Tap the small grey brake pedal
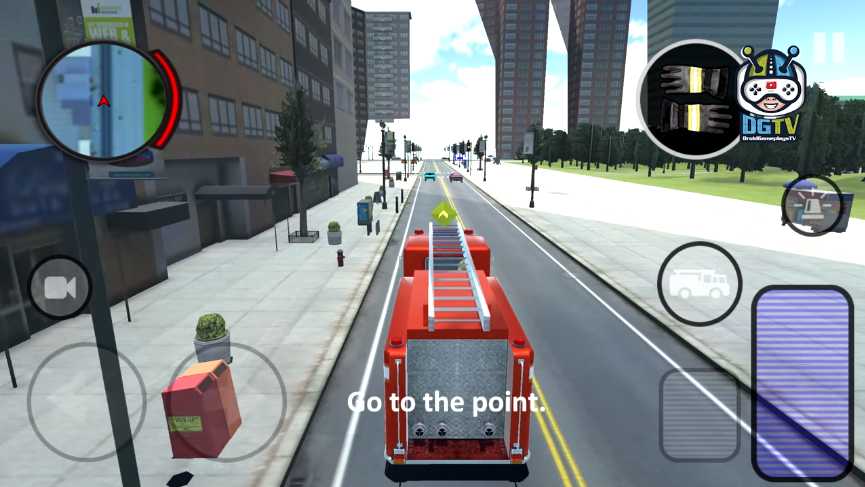The image size is (865, 487). tap(699, 415)
